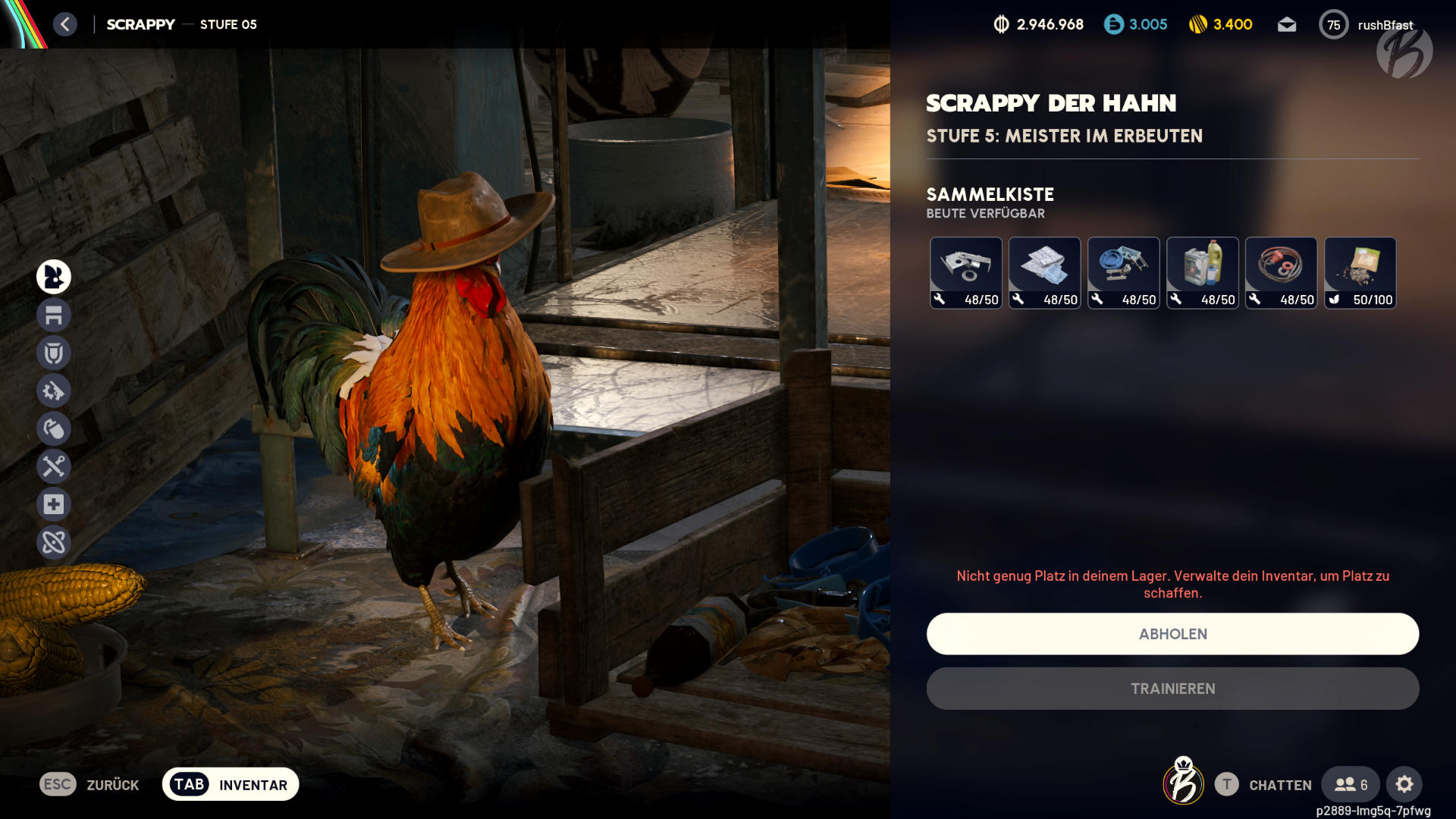Open the shield gear bench icon
1456x819 pixels.
pyautogui.click(x=54, y=353)
